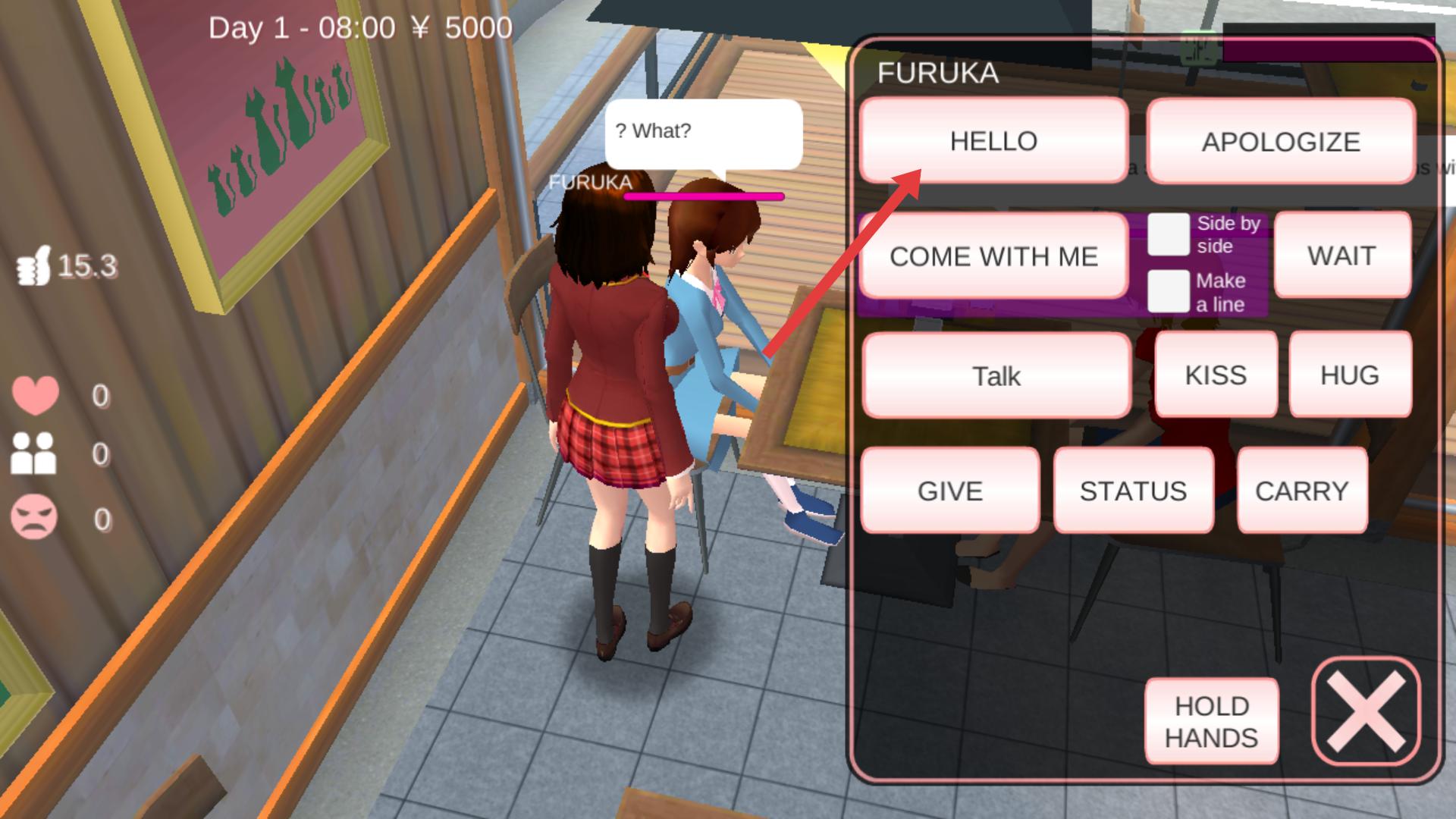Select COME WITH ME button
This screenshot has width=1456, height=819.
coord(993,256)
